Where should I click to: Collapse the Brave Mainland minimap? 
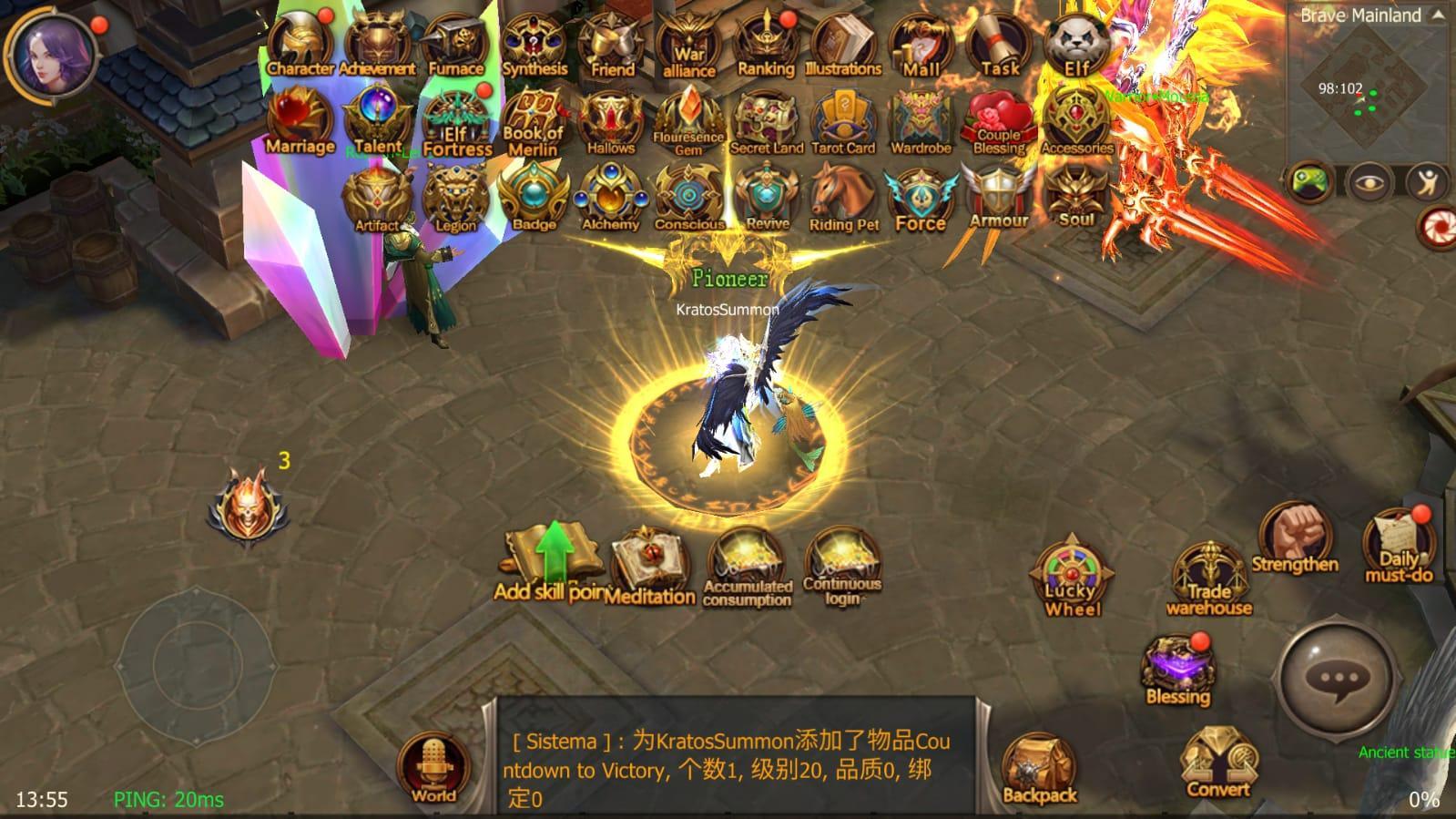point(1438,14)
